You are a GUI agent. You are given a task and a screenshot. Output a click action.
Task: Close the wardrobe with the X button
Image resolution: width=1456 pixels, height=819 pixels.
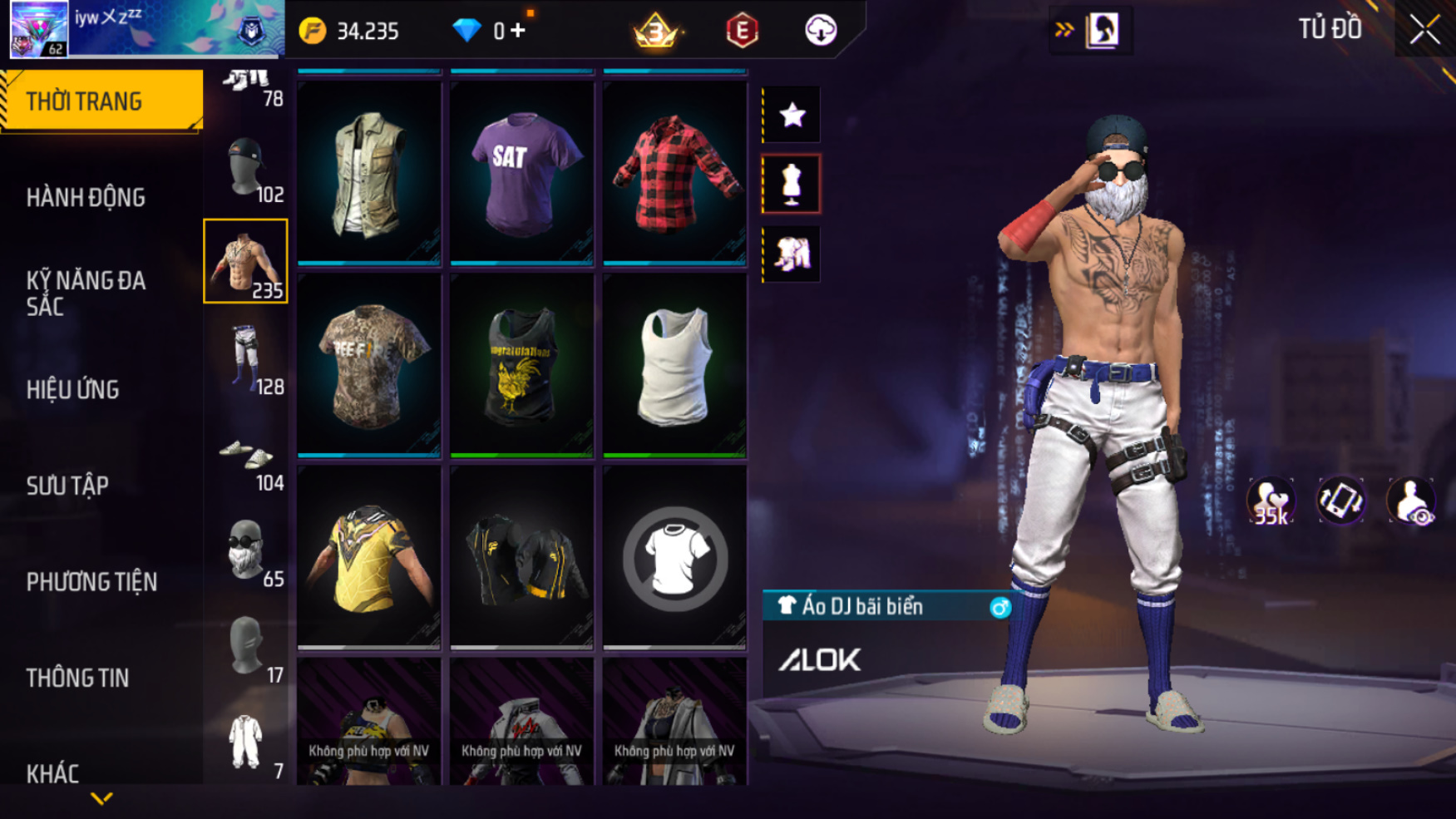coord(1424,30)
